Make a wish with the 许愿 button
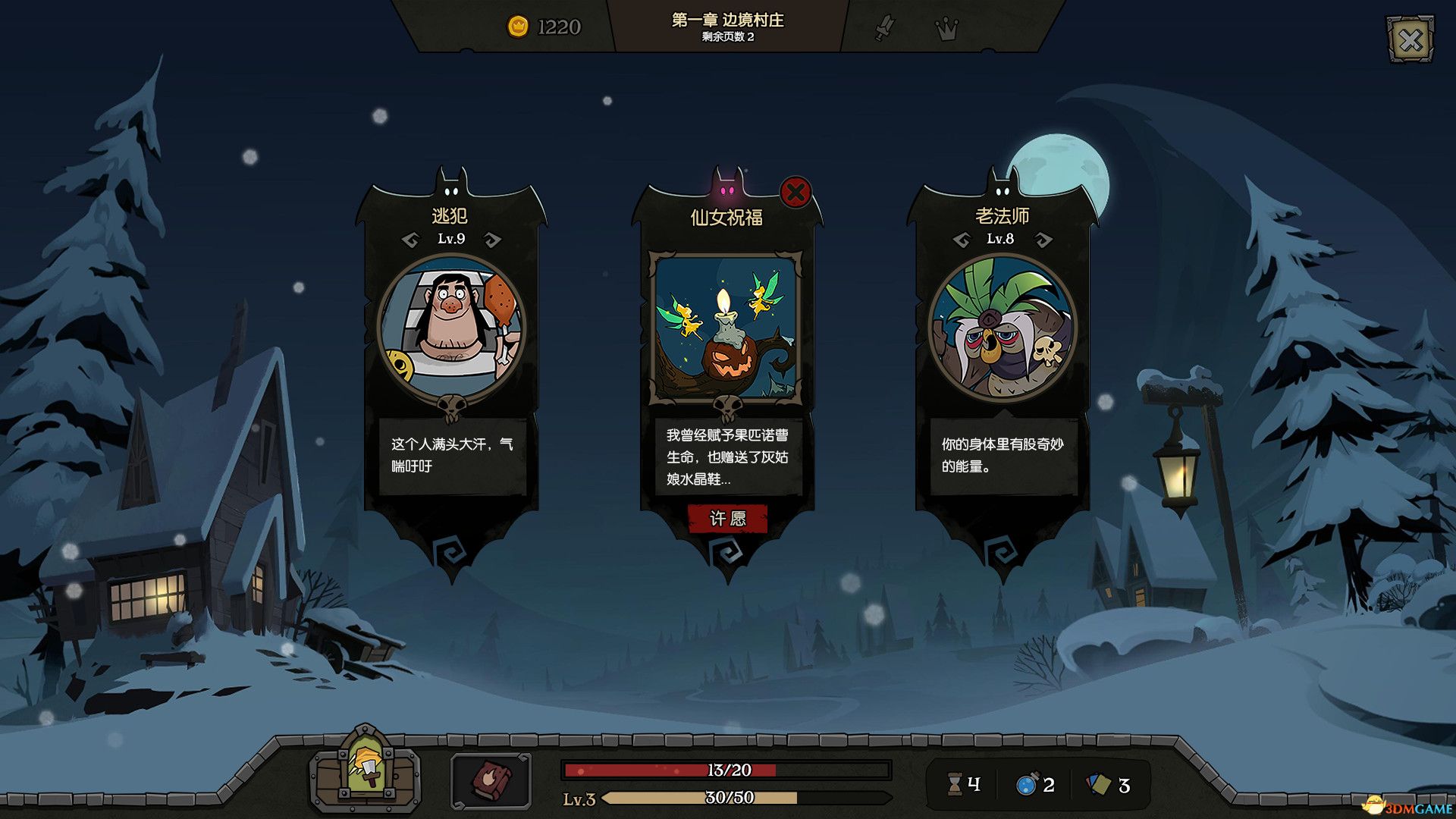The image size is (1456, 819). [x=727, y=519]
